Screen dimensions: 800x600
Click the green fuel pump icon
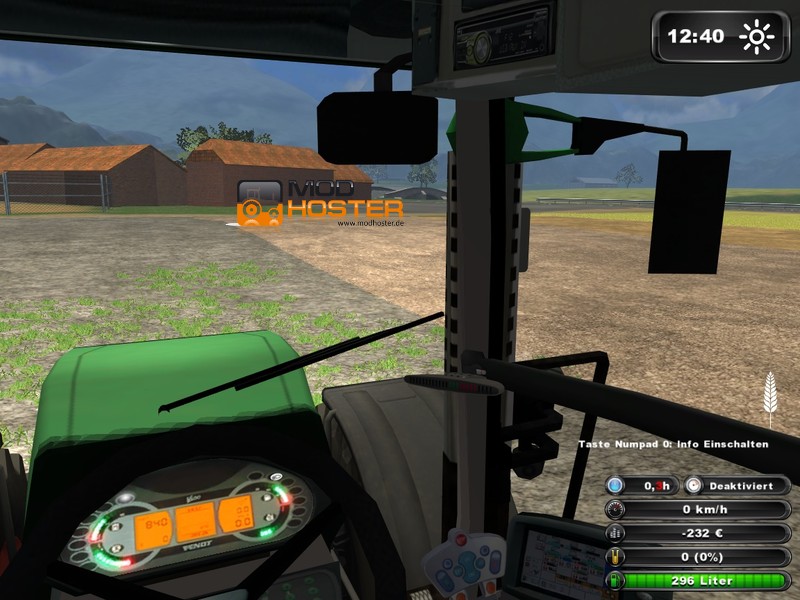[x=615, y=580]
